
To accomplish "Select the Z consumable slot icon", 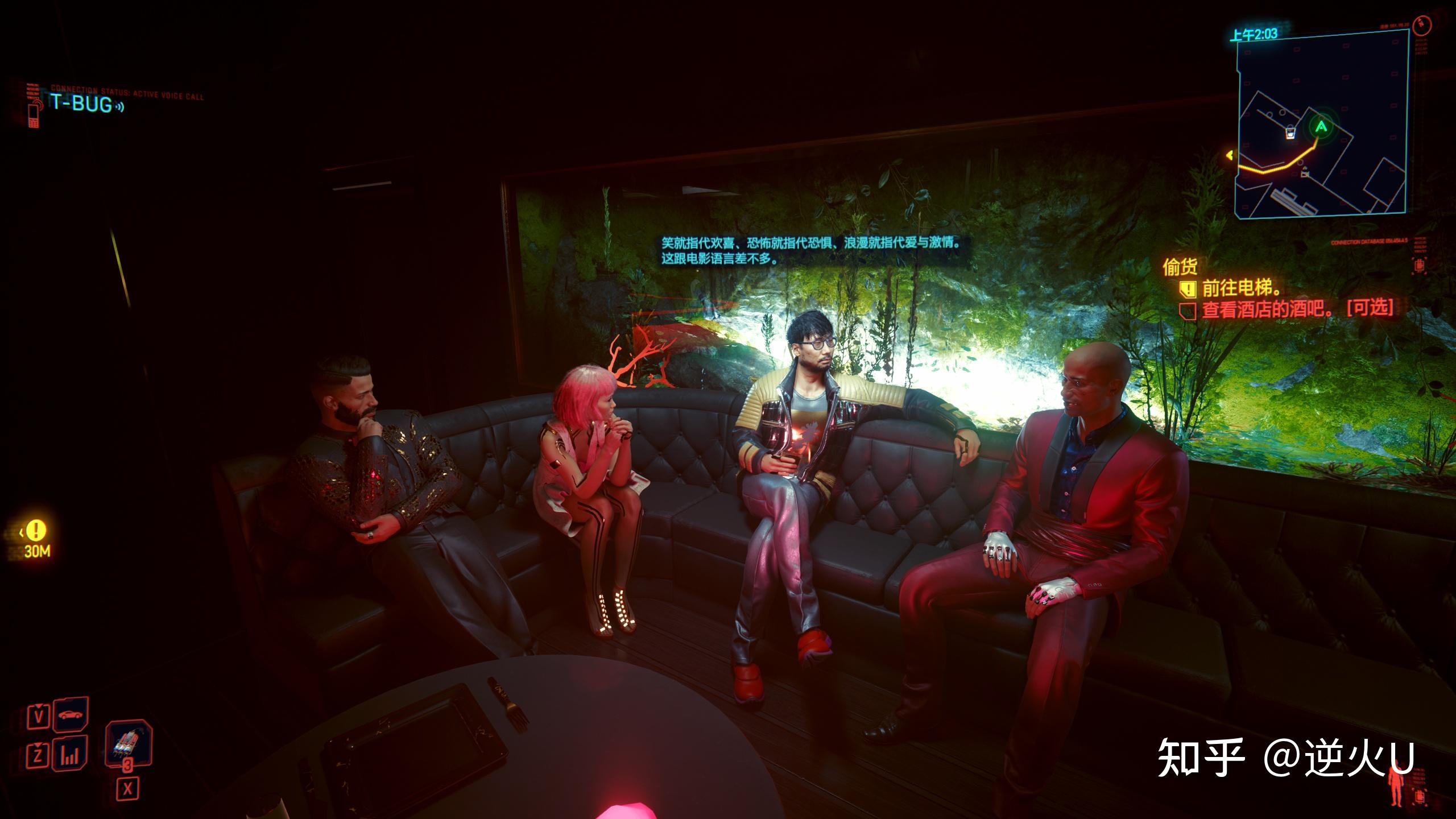I will pyautogui.click(x=39, y=754).
